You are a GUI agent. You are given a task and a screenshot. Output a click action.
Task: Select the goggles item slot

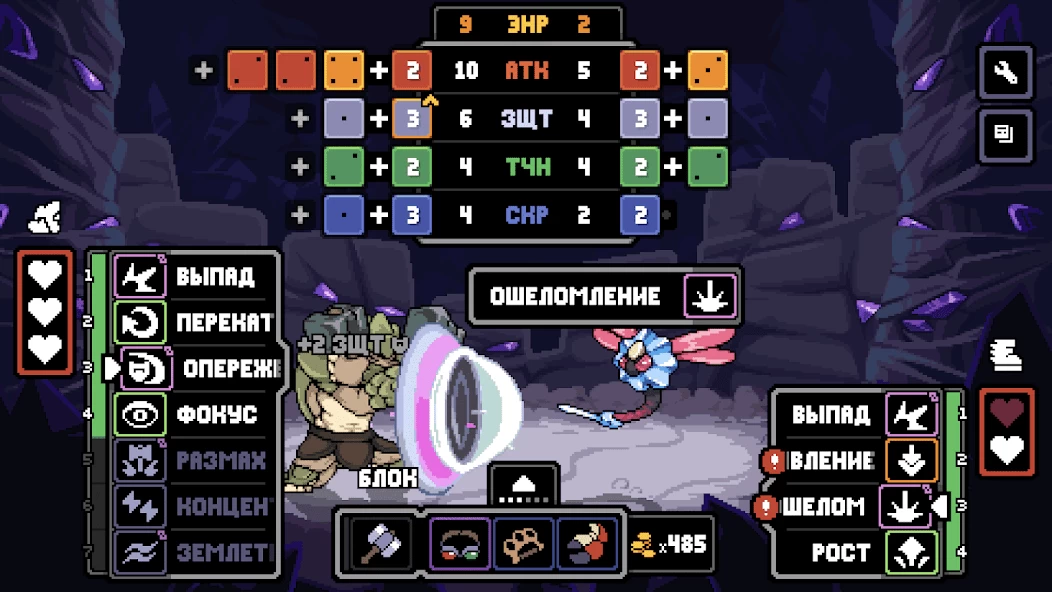tap(460, 545)
